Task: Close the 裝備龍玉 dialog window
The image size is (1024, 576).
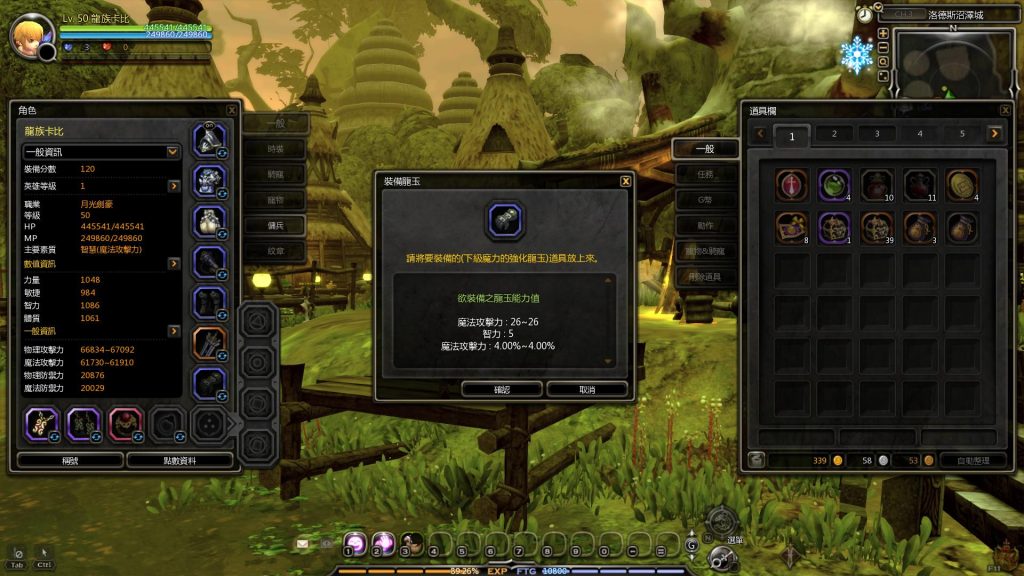Action: [x=625, y=181]
